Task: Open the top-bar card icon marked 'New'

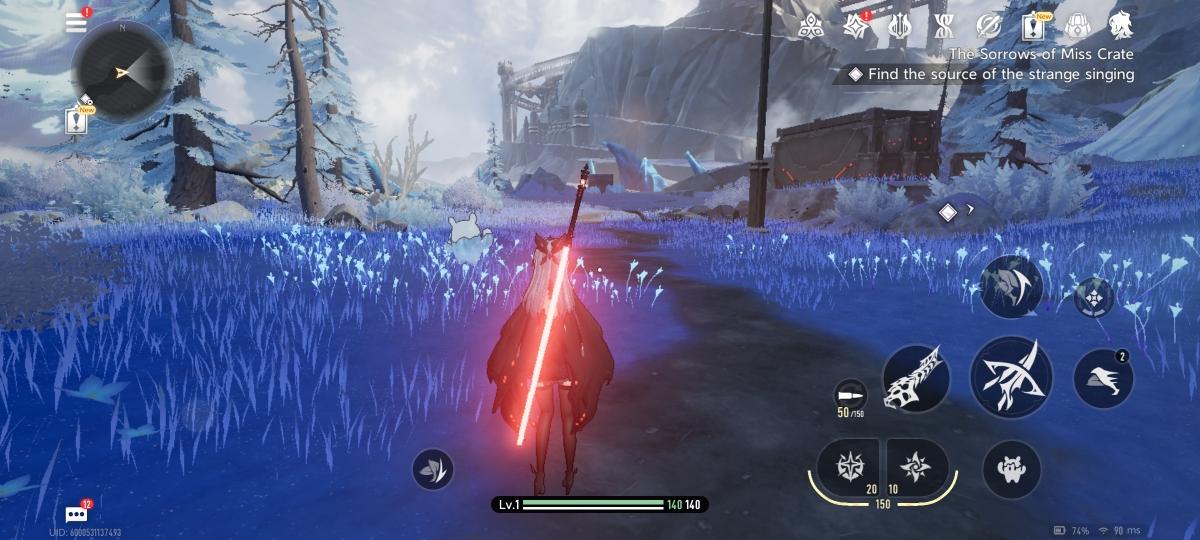Action: pyautogui.click(x=1034, y=27)
